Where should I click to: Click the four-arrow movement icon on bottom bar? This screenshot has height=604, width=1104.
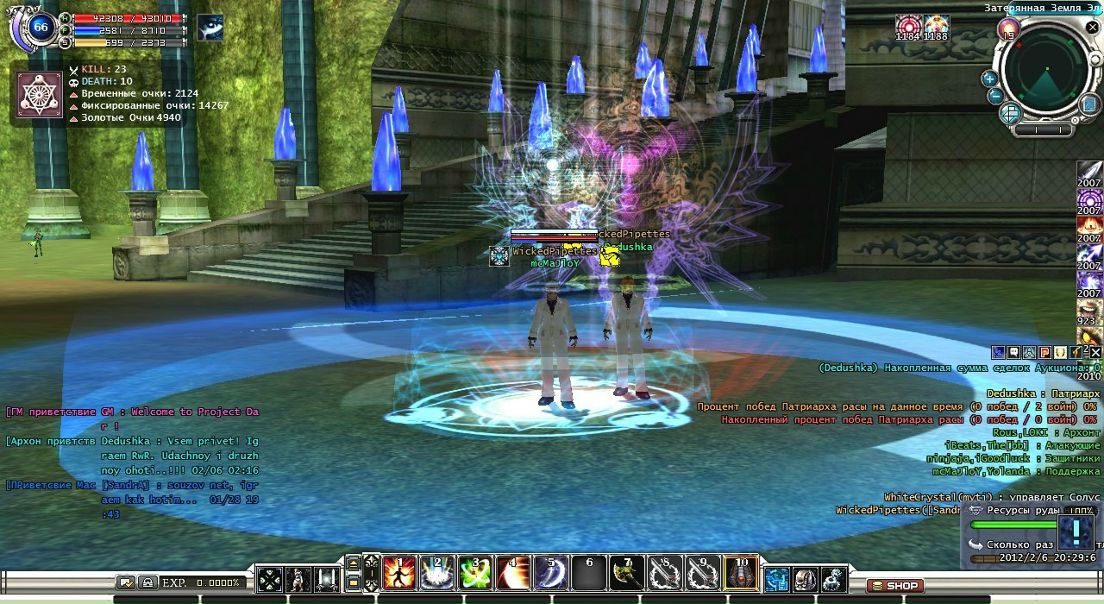point(270,579)
